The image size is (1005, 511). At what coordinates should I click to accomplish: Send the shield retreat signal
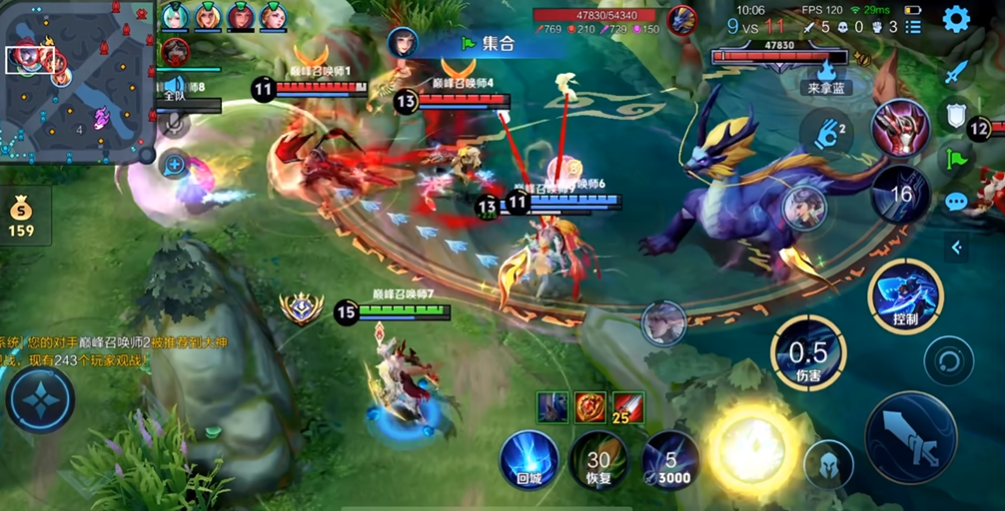956,115
